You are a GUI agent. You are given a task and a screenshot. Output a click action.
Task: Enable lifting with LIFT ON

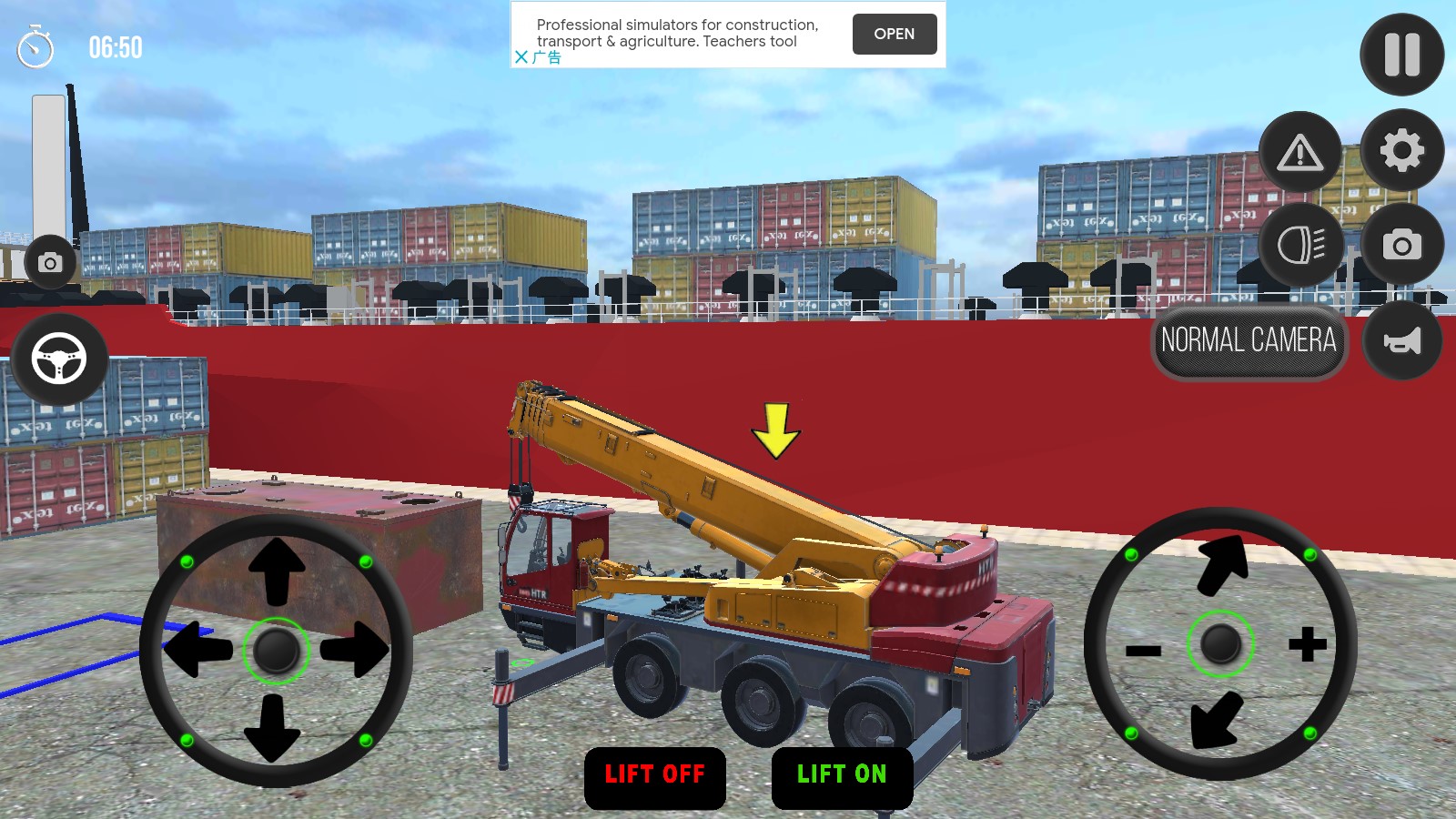pyautogui.click(x=840, y=775)
